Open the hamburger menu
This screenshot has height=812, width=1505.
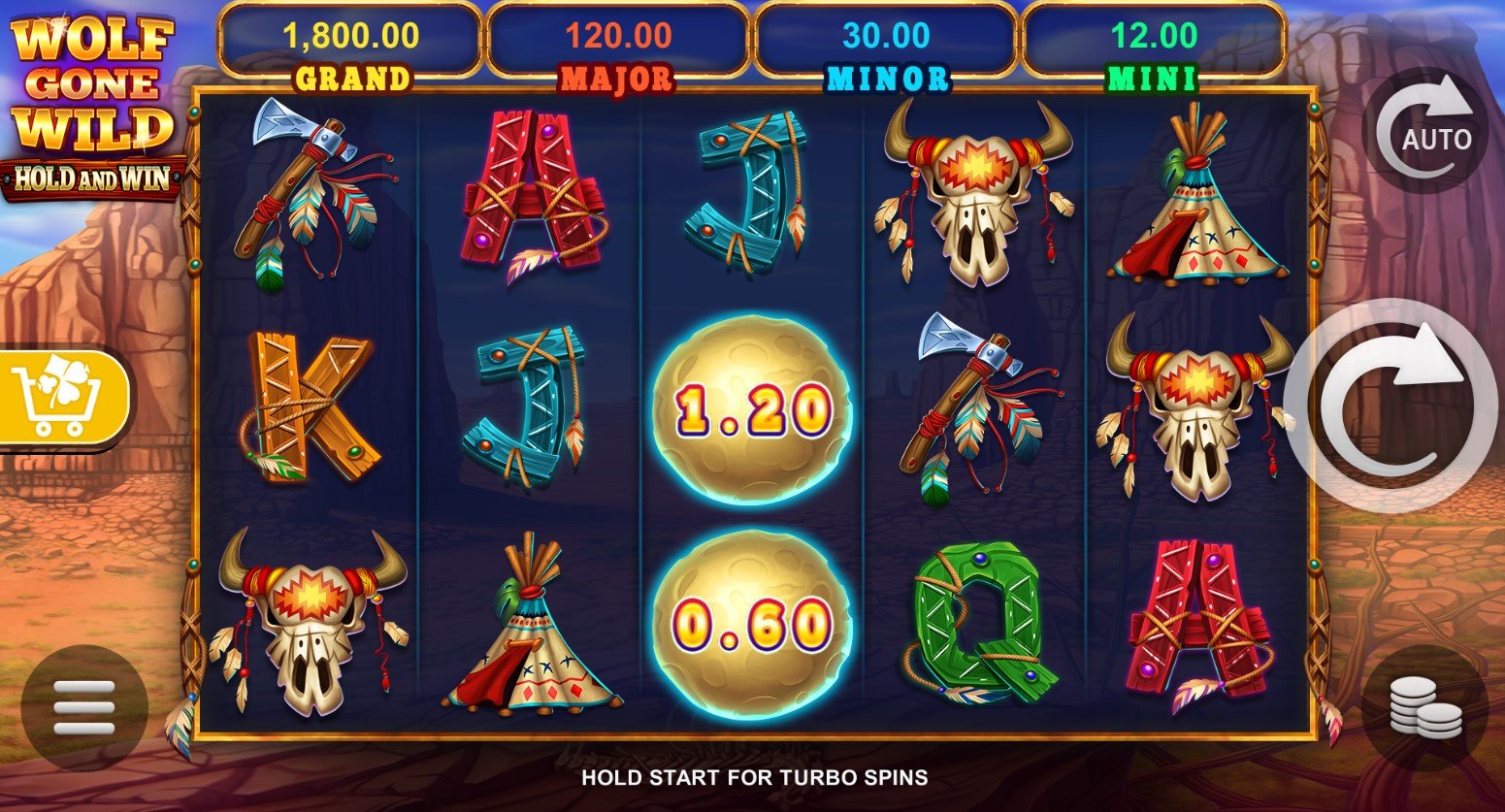pyautogui.click(x=84, y=707)
